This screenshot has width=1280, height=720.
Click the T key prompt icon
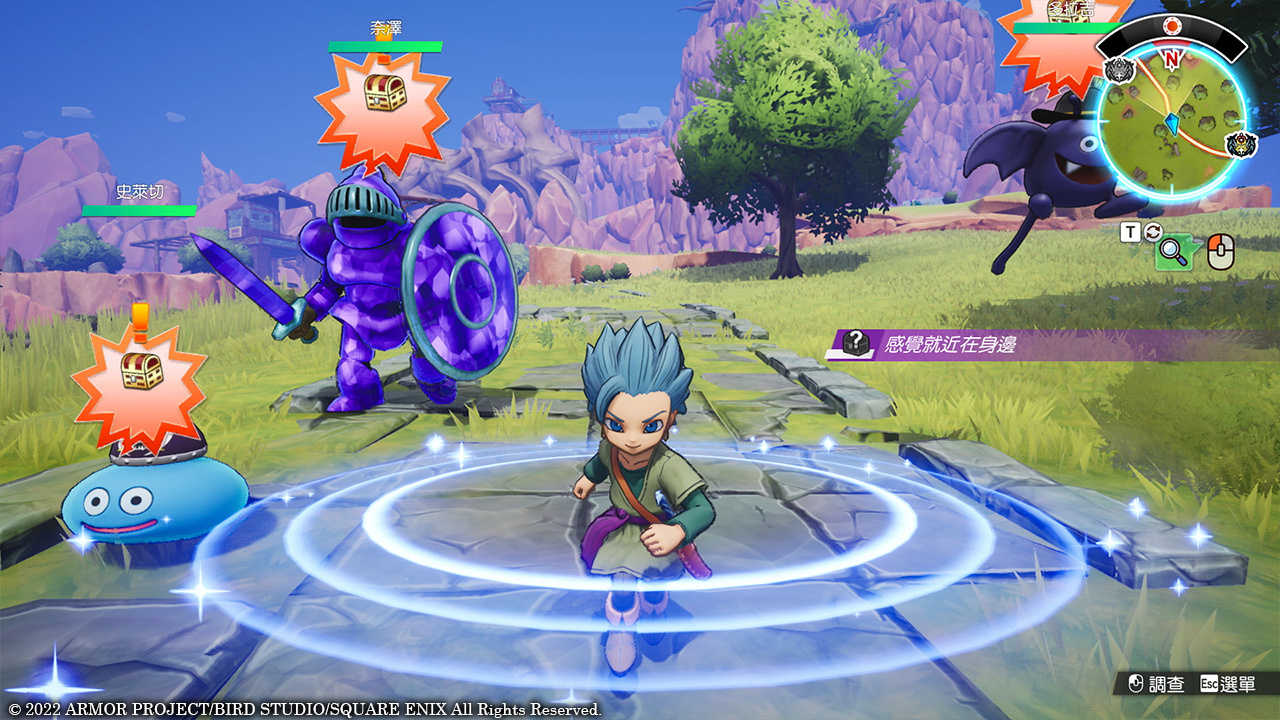[1131, 232]
